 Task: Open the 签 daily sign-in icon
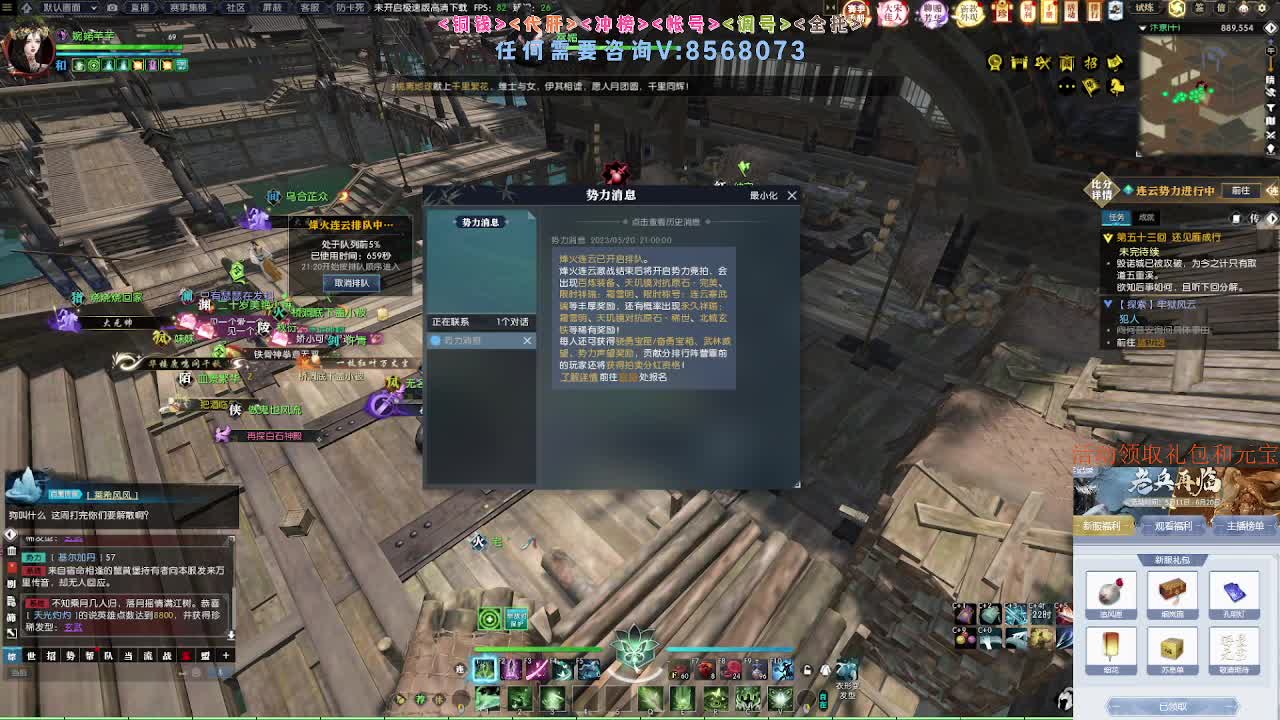tap(1197, 7)
